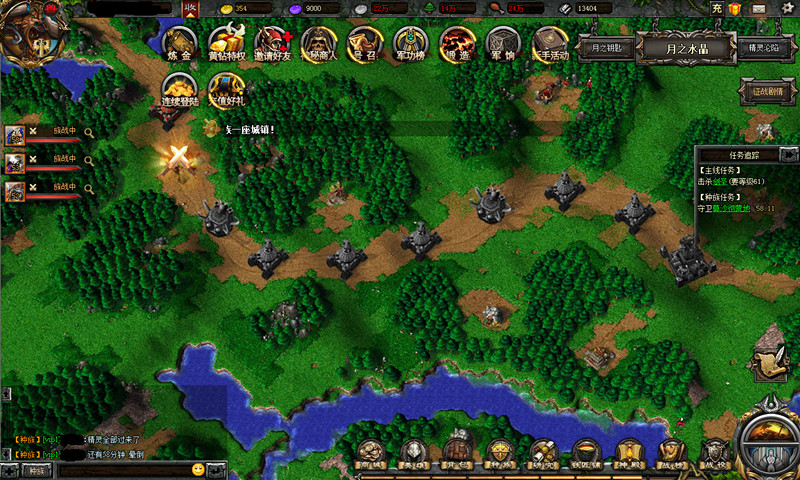This screenshot has width=800, height=480.
Task: Open the 炼金 alchemy icon
Action: (180, 44)
